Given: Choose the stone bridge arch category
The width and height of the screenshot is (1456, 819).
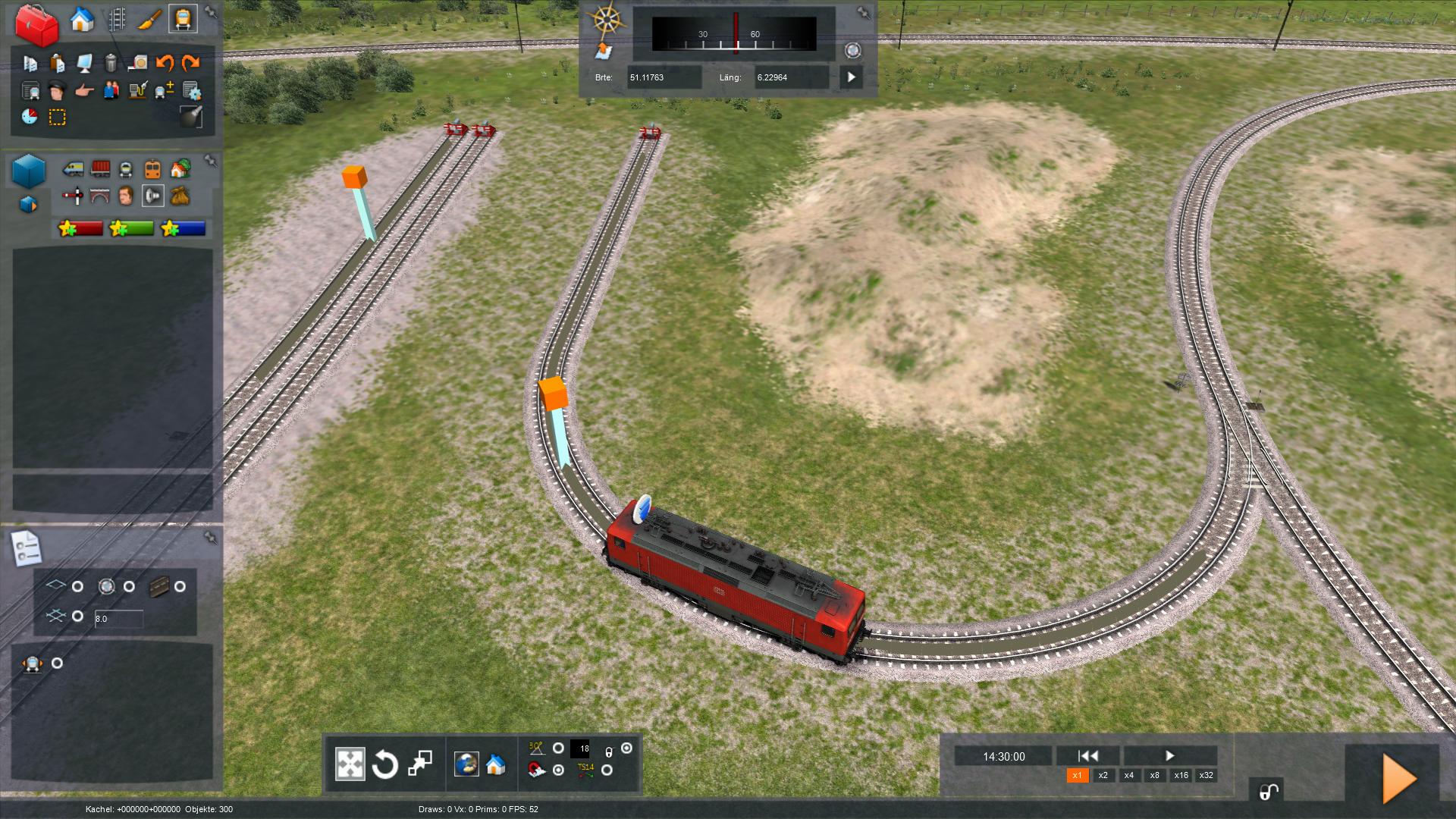Looking at the screenshot, I should point(99,196).
